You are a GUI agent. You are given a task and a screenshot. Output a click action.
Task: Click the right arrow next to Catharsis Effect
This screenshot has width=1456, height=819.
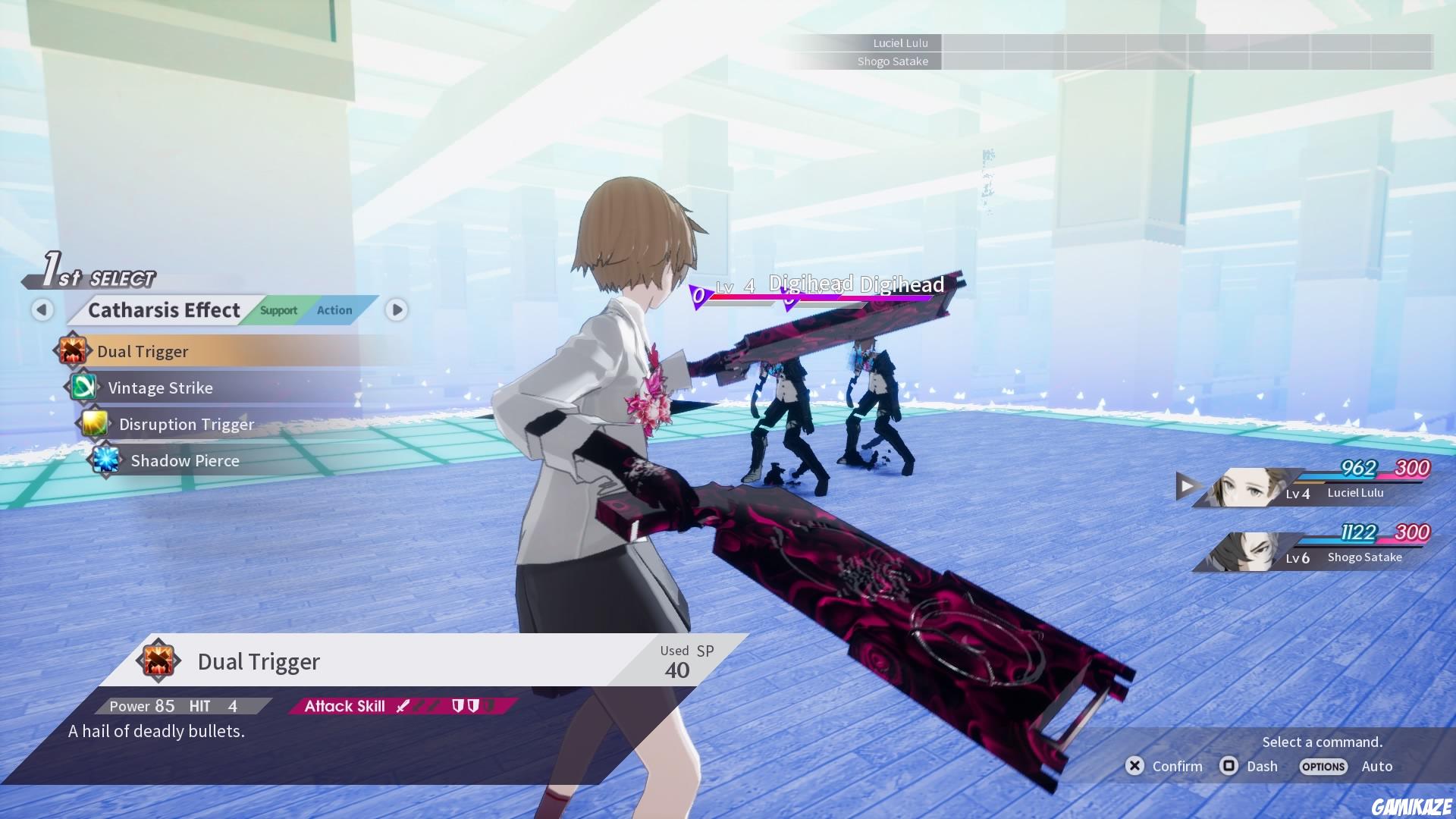tap(395, 310)
